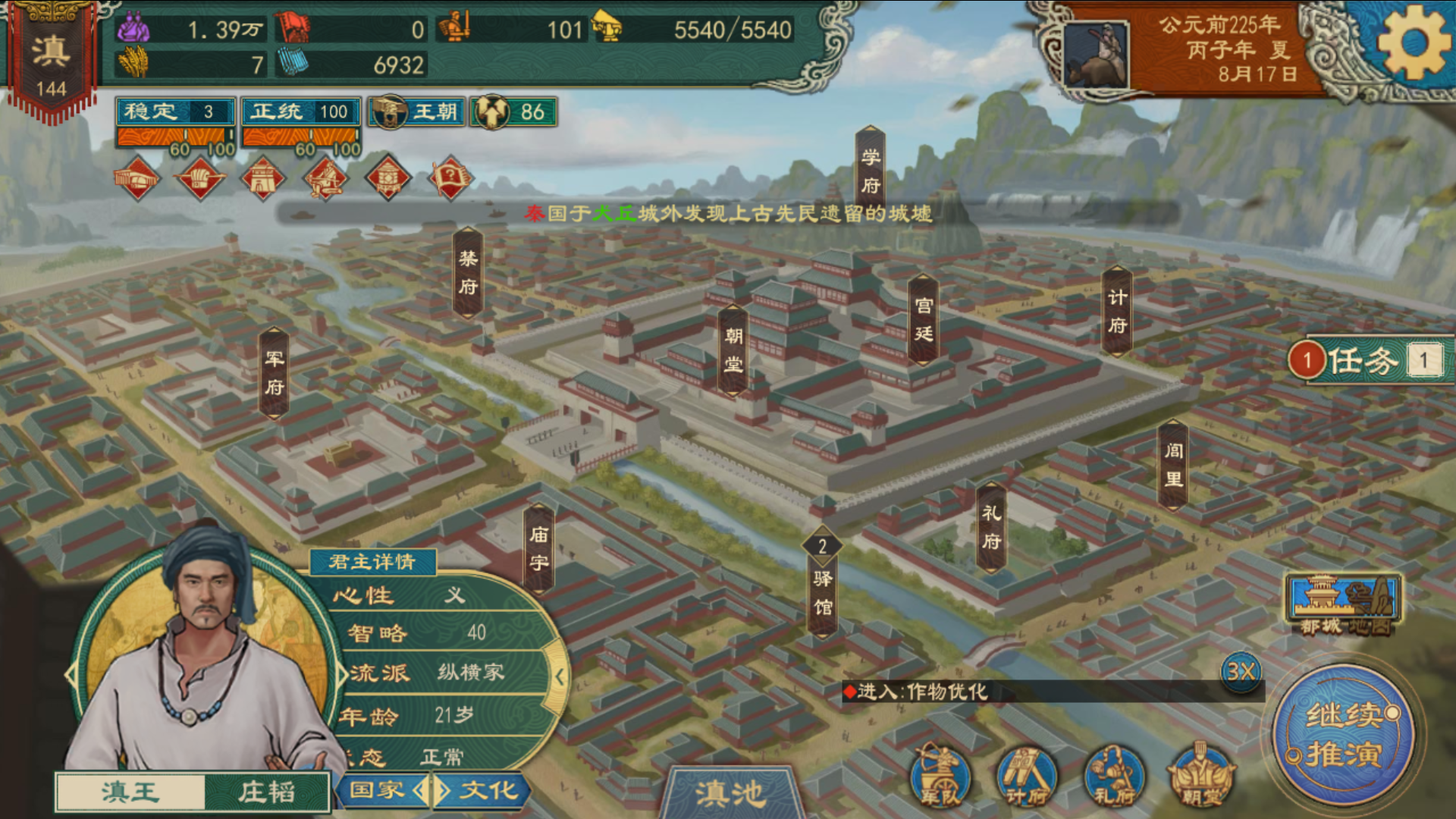Switch to the 国家 tab
The width and height of the screenshot is (1456, 819).
[377, 790]
